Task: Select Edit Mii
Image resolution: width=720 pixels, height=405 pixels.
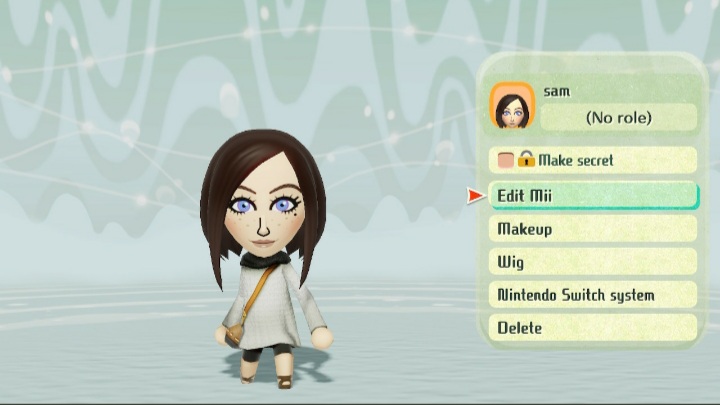Action: 593,196
